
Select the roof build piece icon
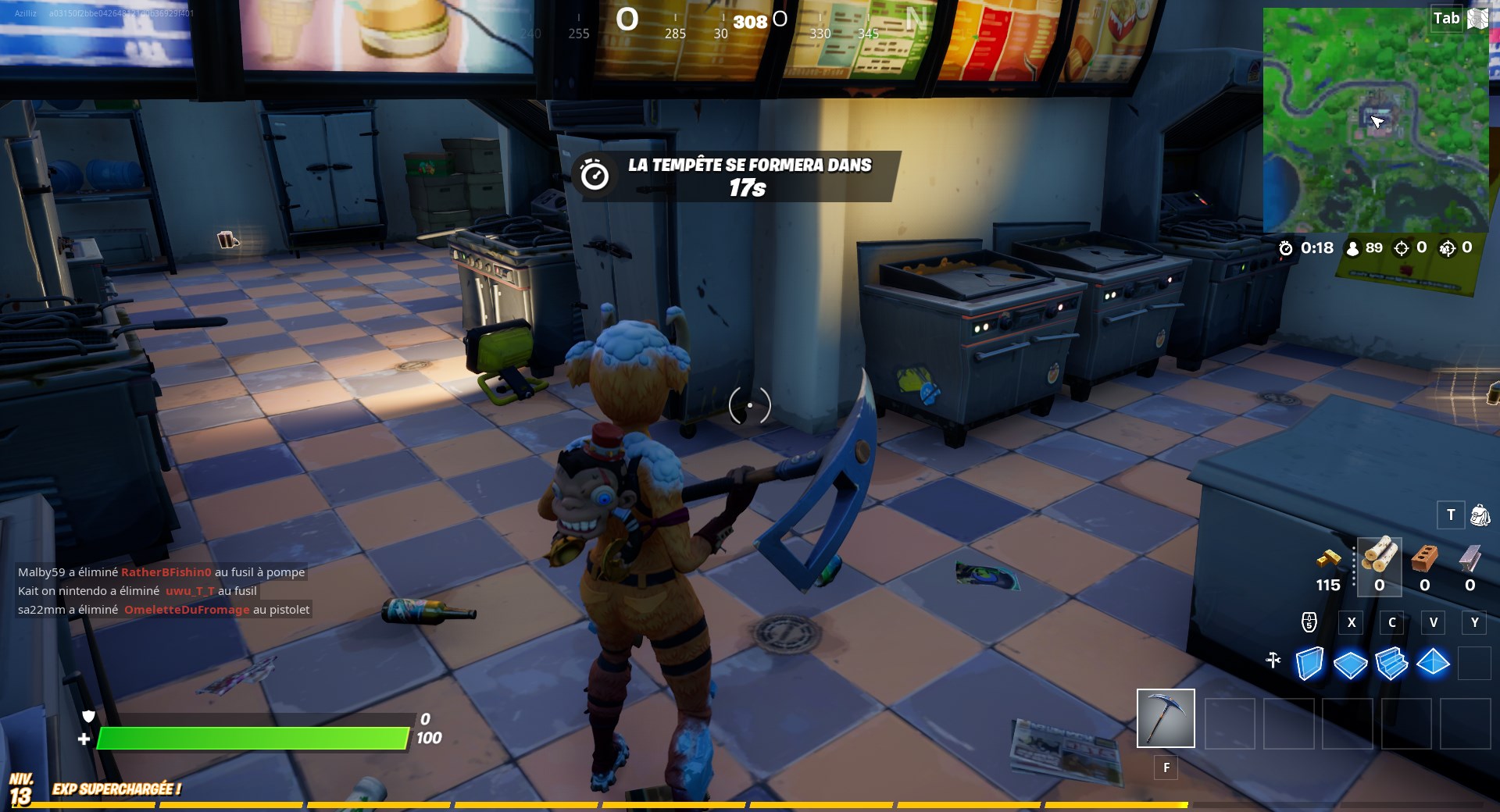[x=1433, y=664]
